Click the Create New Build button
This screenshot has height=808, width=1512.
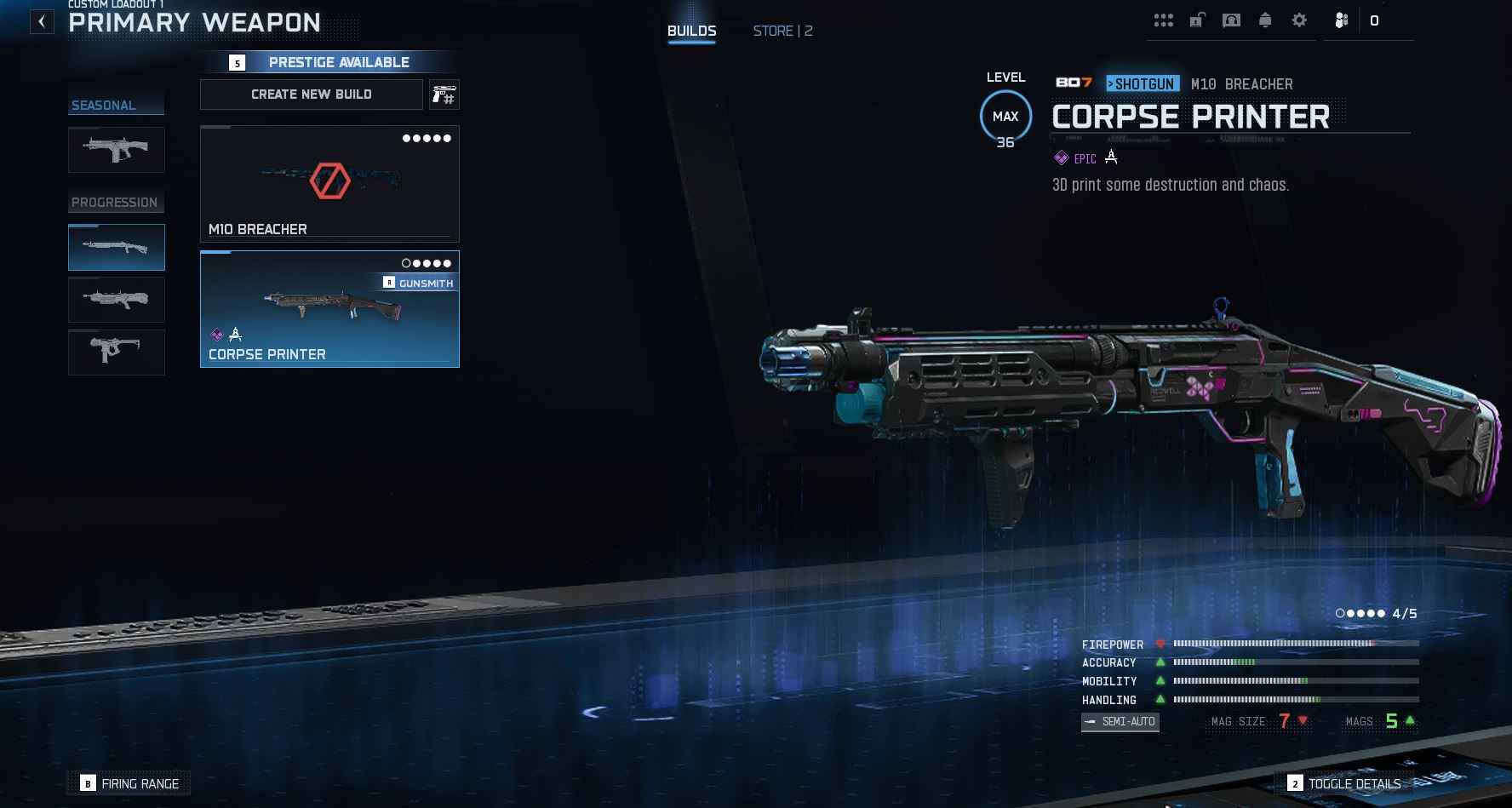[312, 95]
